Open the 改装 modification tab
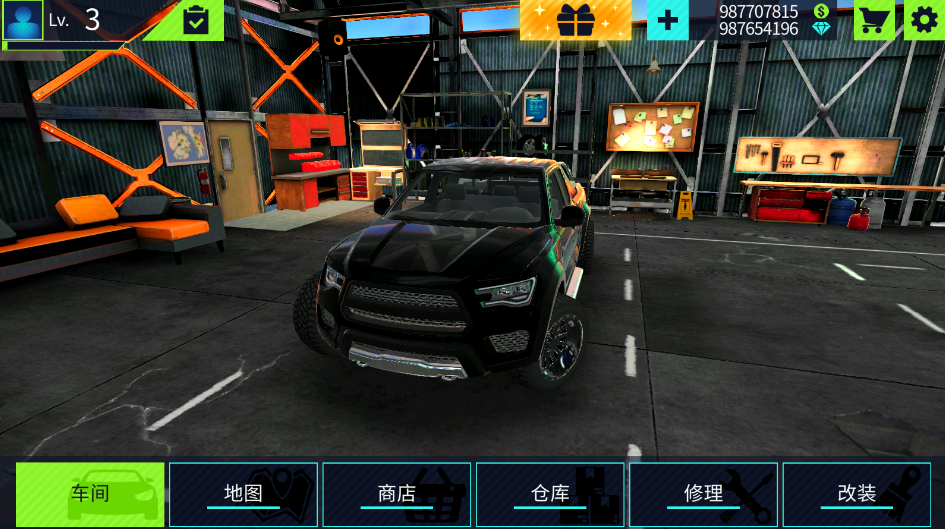This screenshot has height=529, width=945. [x=857, y=494]
